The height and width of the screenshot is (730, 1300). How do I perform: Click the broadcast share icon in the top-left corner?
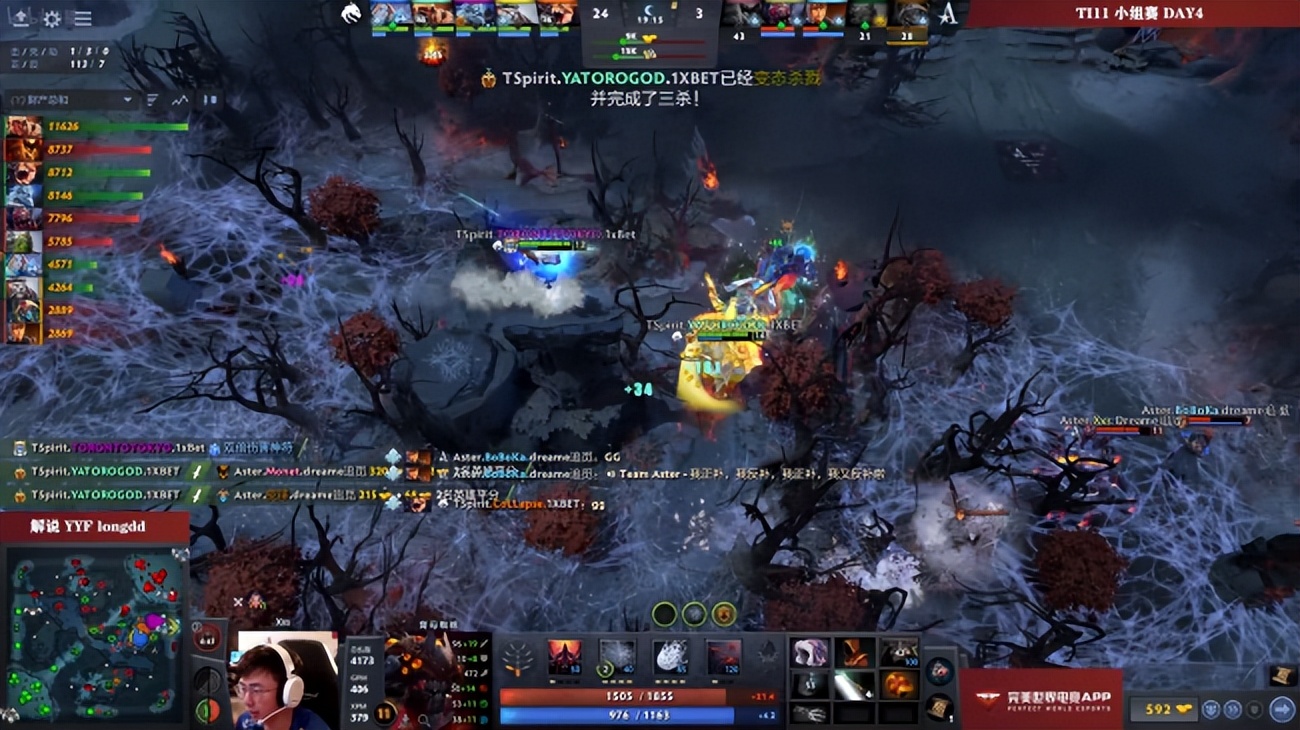(18, 18)
